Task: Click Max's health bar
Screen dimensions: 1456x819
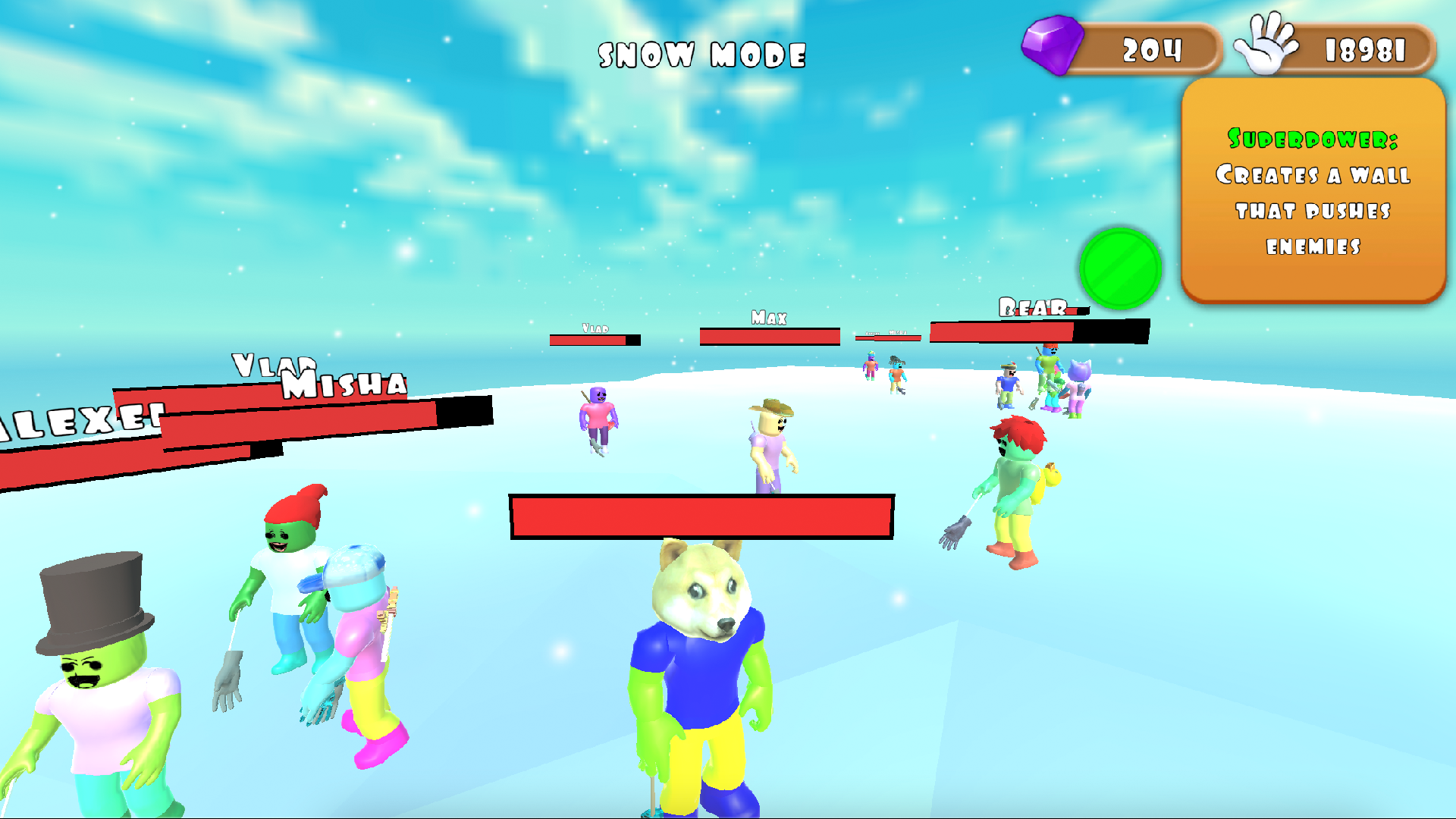Action: (768, 336)
